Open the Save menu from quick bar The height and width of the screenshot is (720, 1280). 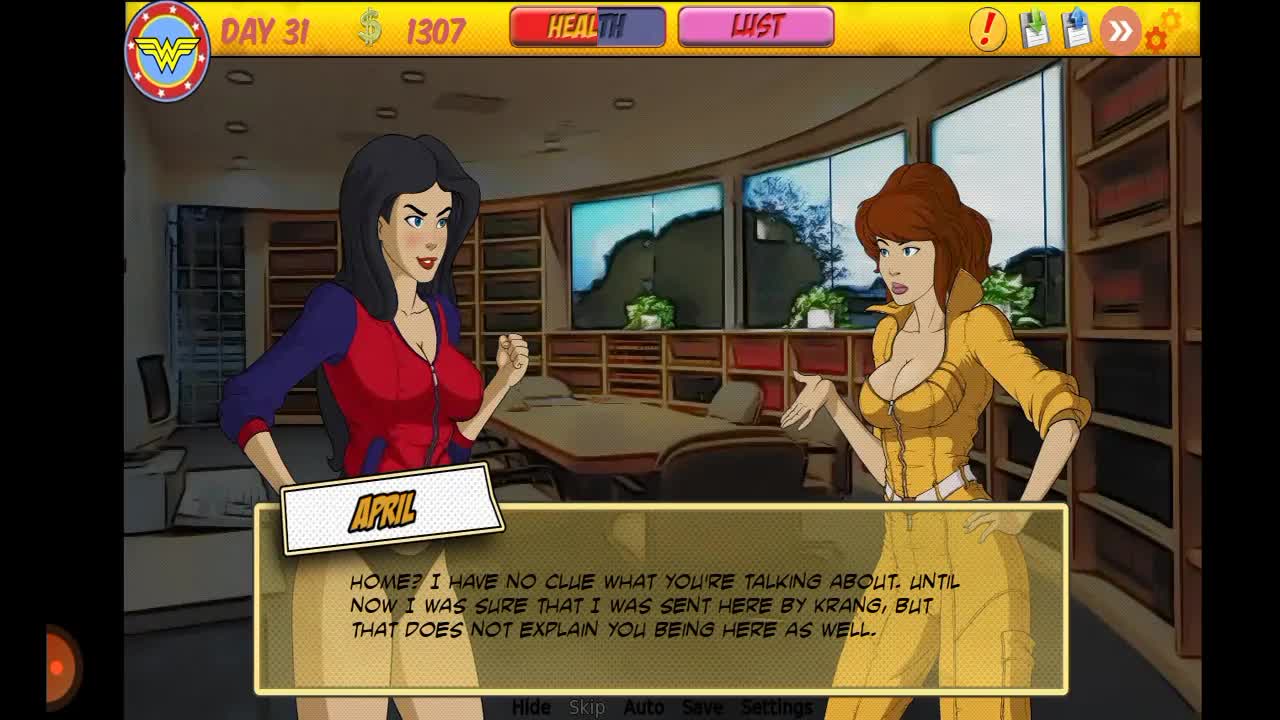coord(702,707)
